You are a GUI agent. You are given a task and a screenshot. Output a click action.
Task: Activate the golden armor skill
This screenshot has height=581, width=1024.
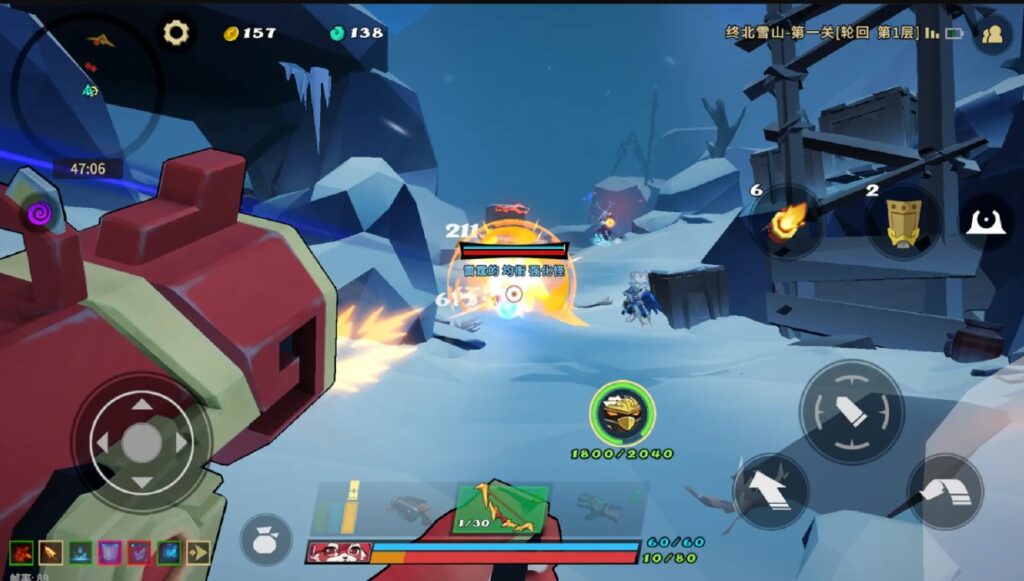tap(903, 222)
